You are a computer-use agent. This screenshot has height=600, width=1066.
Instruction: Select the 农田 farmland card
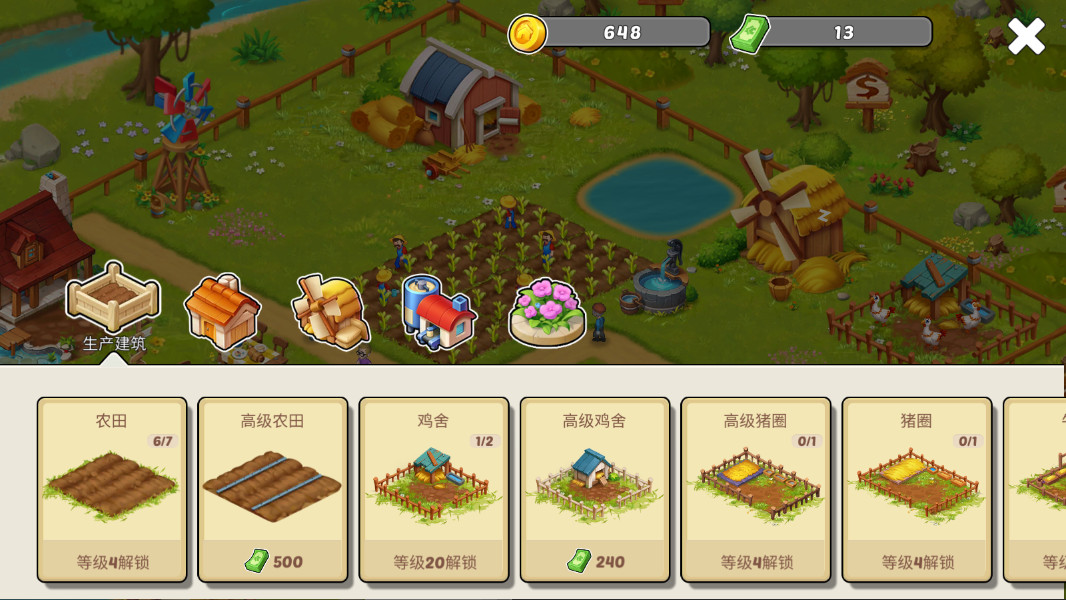pos(112,489)
